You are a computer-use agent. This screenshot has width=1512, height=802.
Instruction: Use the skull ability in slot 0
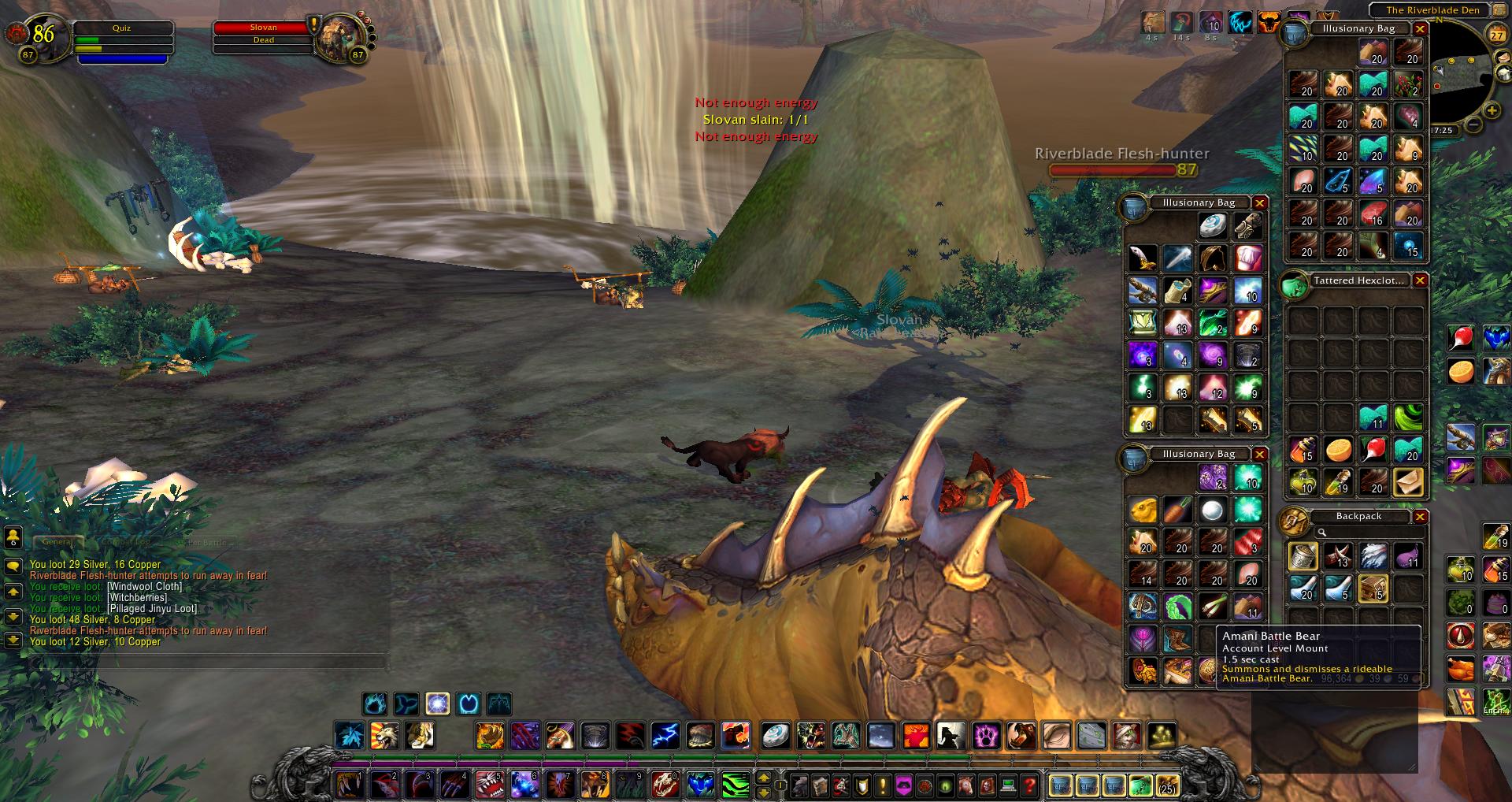[665, 785]
